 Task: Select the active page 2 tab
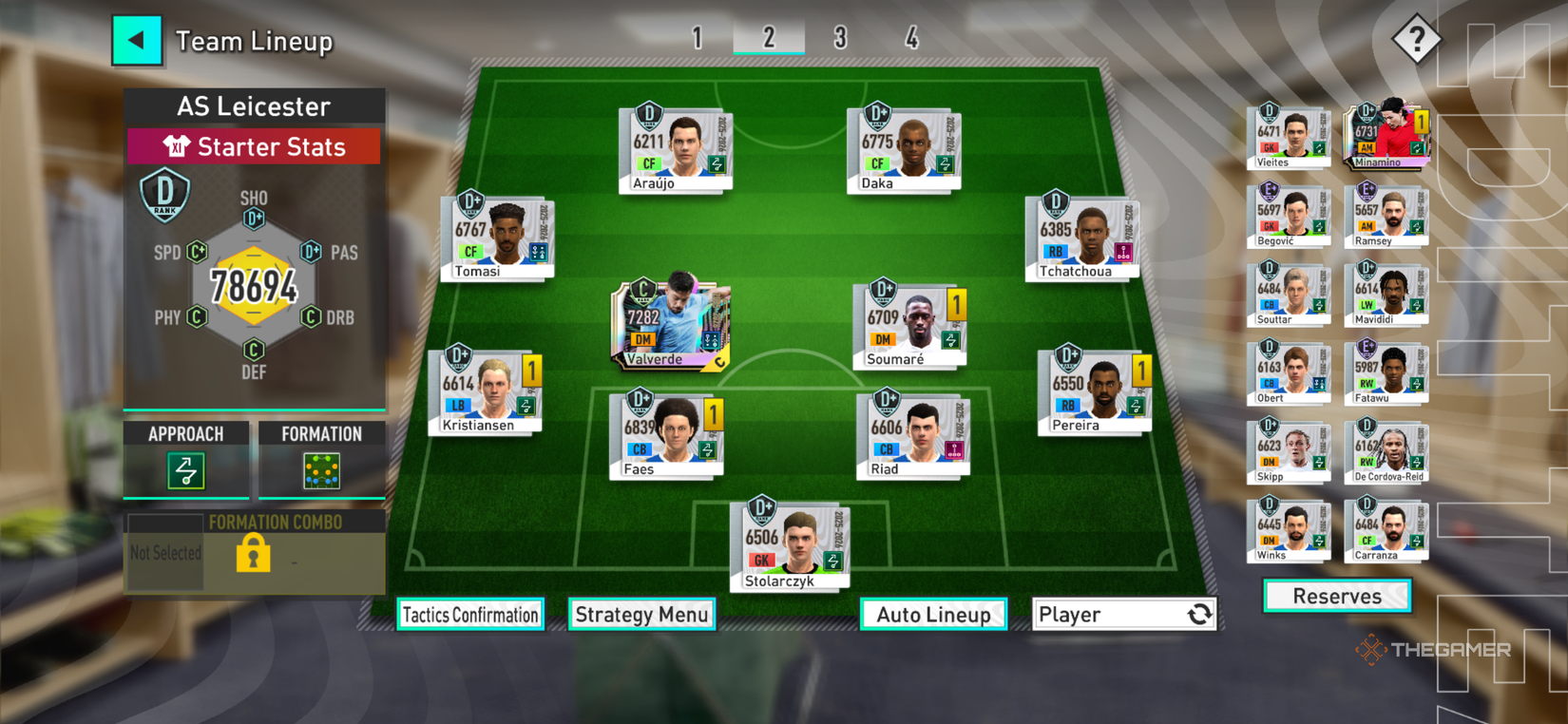(x=770, y=38)
